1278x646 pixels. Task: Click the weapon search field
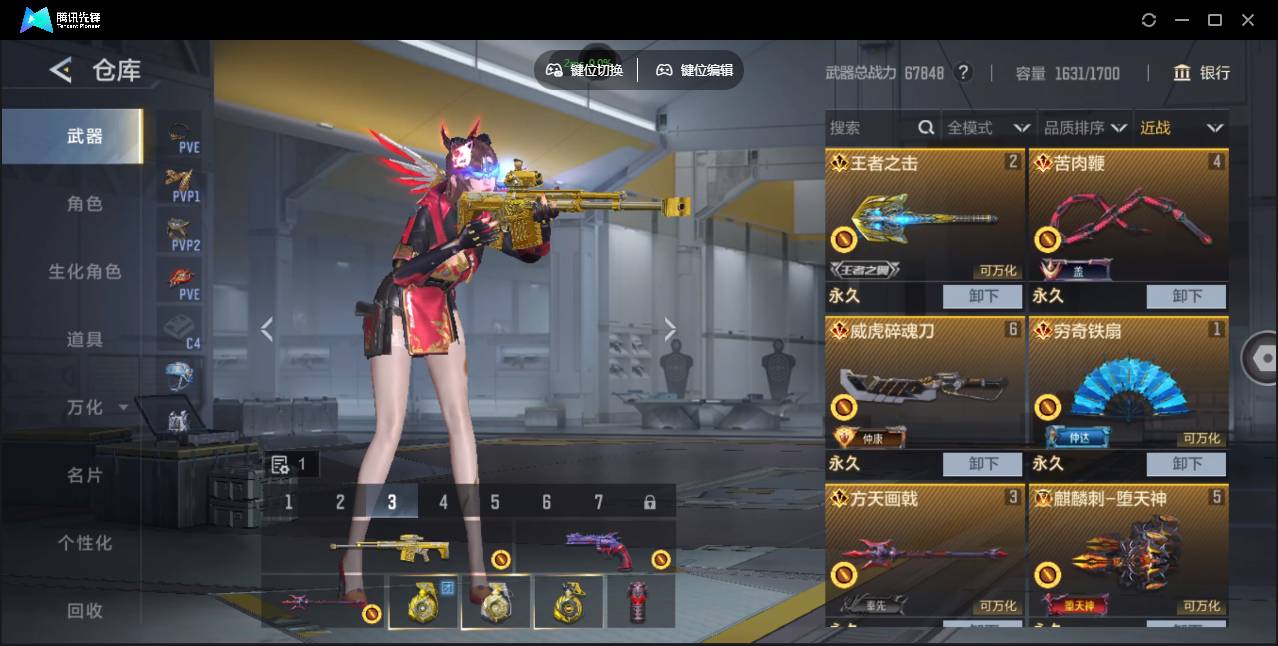tap(870, 128)
